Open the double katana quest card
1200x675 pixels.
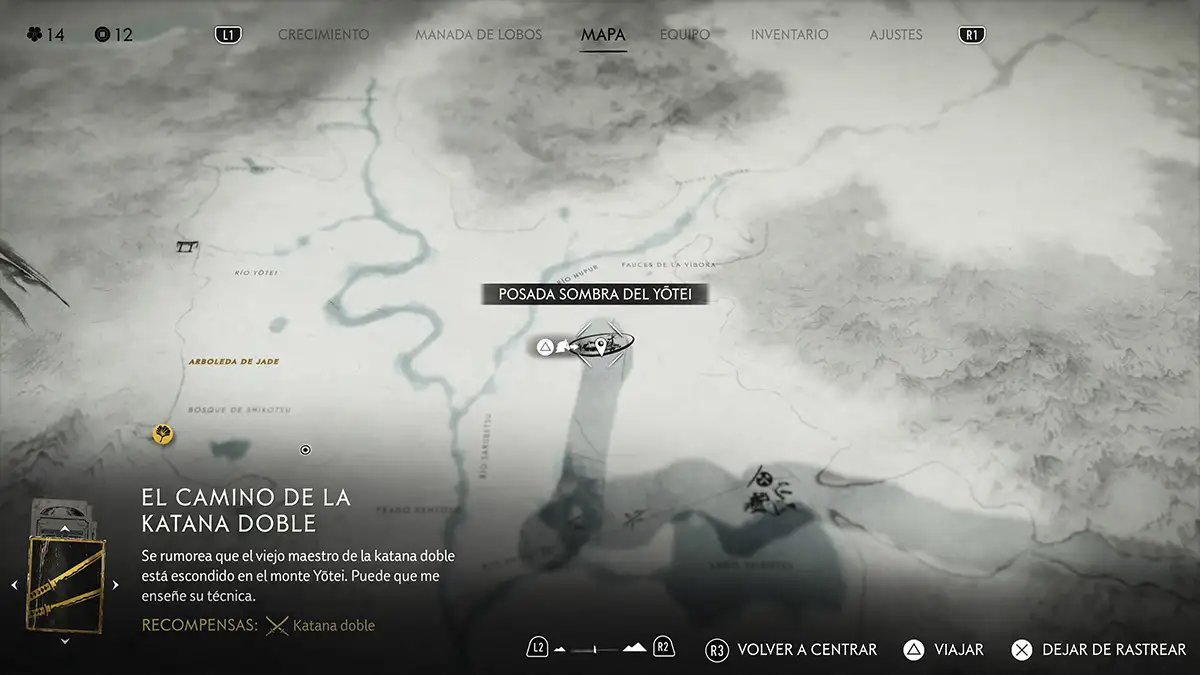(65, 584)
